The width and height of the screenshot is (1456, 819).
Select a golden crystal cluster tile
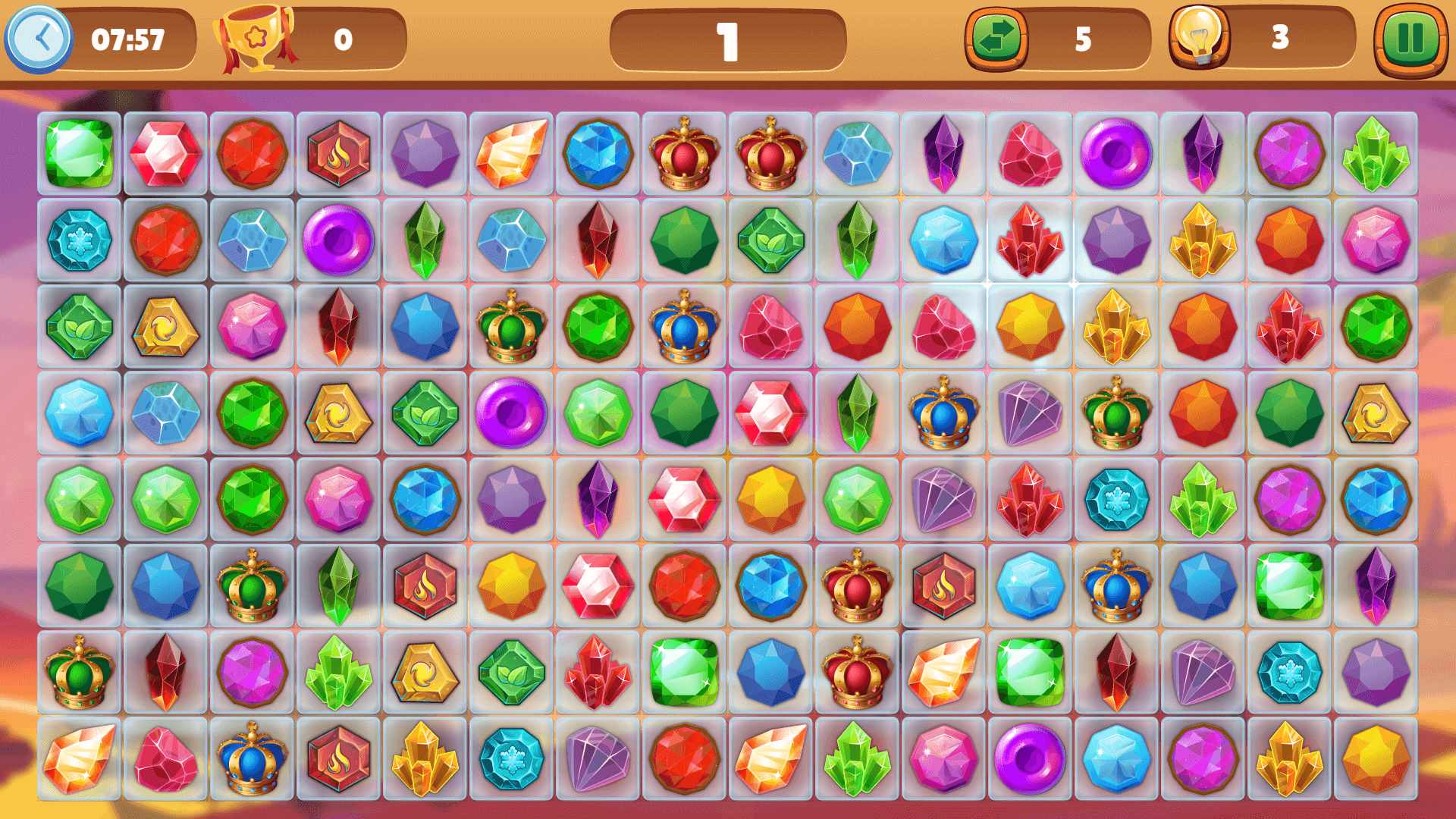tap(1203, 240)
